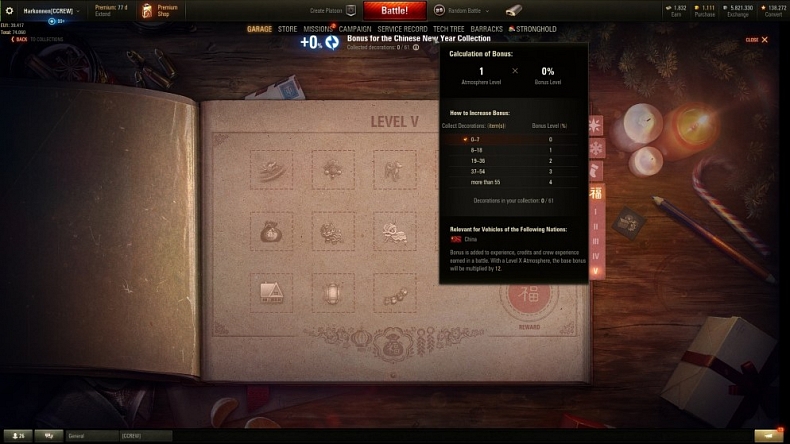Screen dimensions: 790x444
Task: Open the Store menu
Action: click(x=287, y=29)
